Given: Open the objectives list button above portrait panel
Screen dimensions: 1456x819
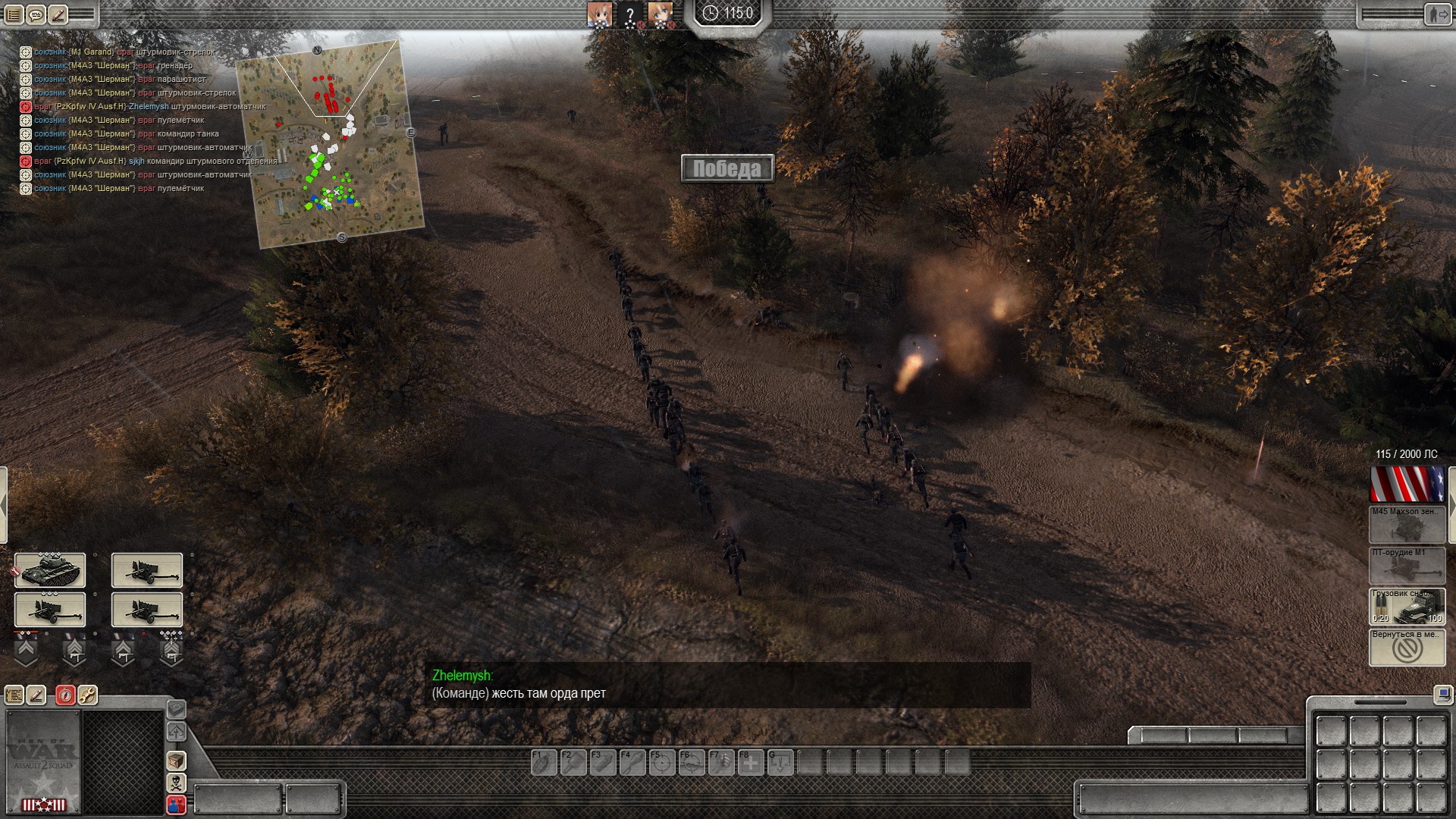Looking at the screenshot, I should (x=14, y=695).
